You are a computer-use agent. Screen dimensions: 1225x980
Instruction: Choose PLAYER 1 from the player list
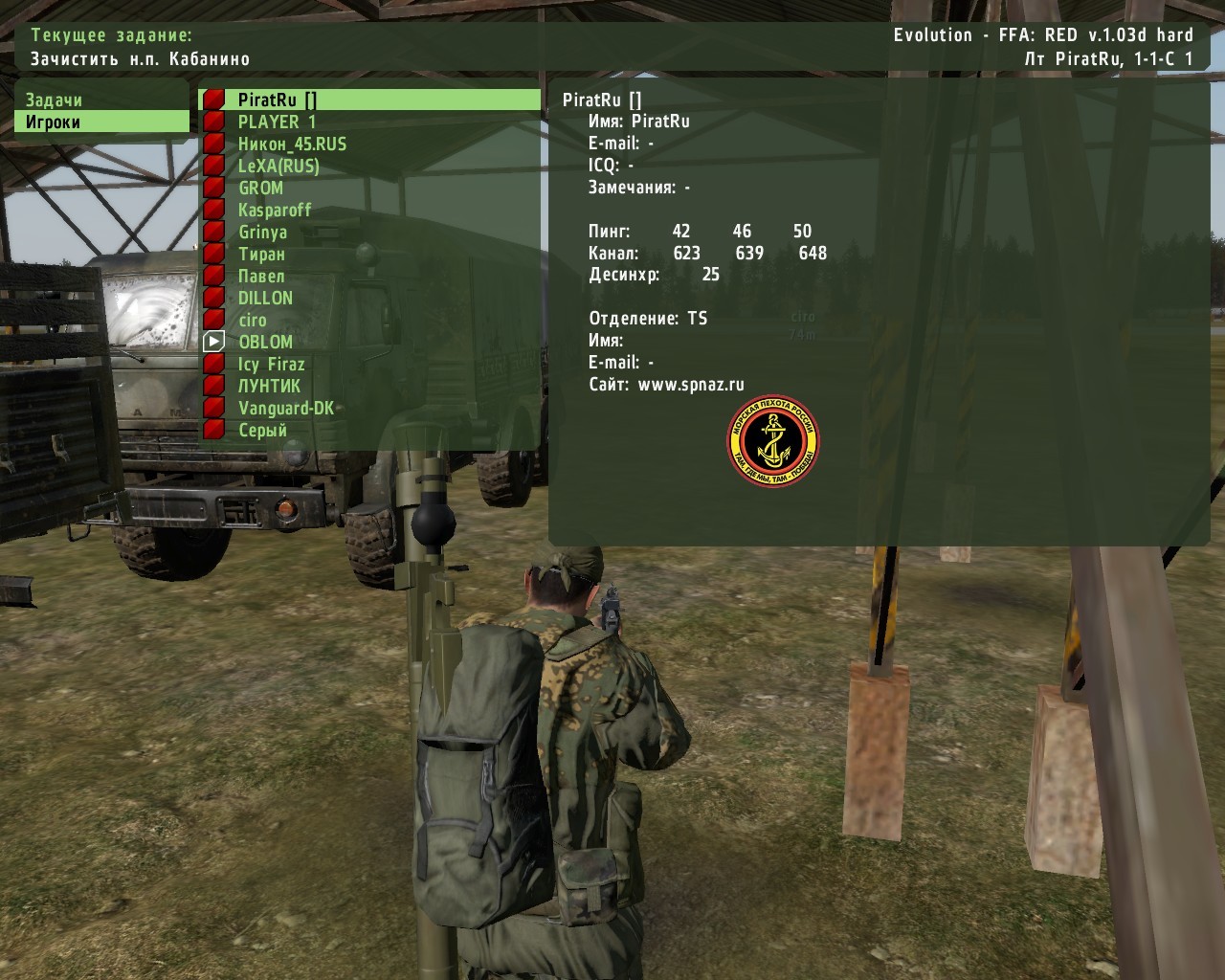277,122
